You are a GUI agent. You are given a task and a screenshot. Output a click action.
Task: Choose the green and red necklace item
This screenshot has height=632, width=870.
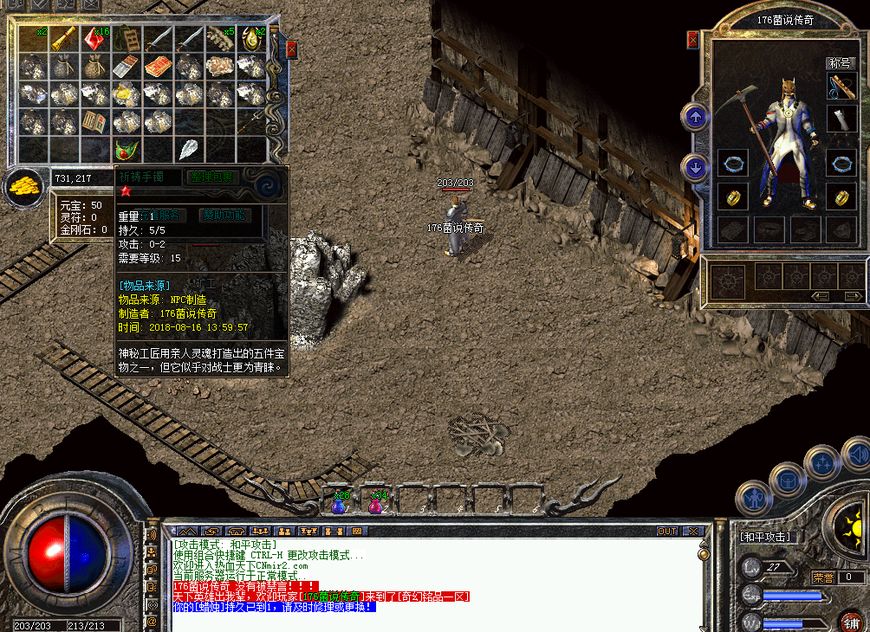pyautogui.click(x=127, y=150)
